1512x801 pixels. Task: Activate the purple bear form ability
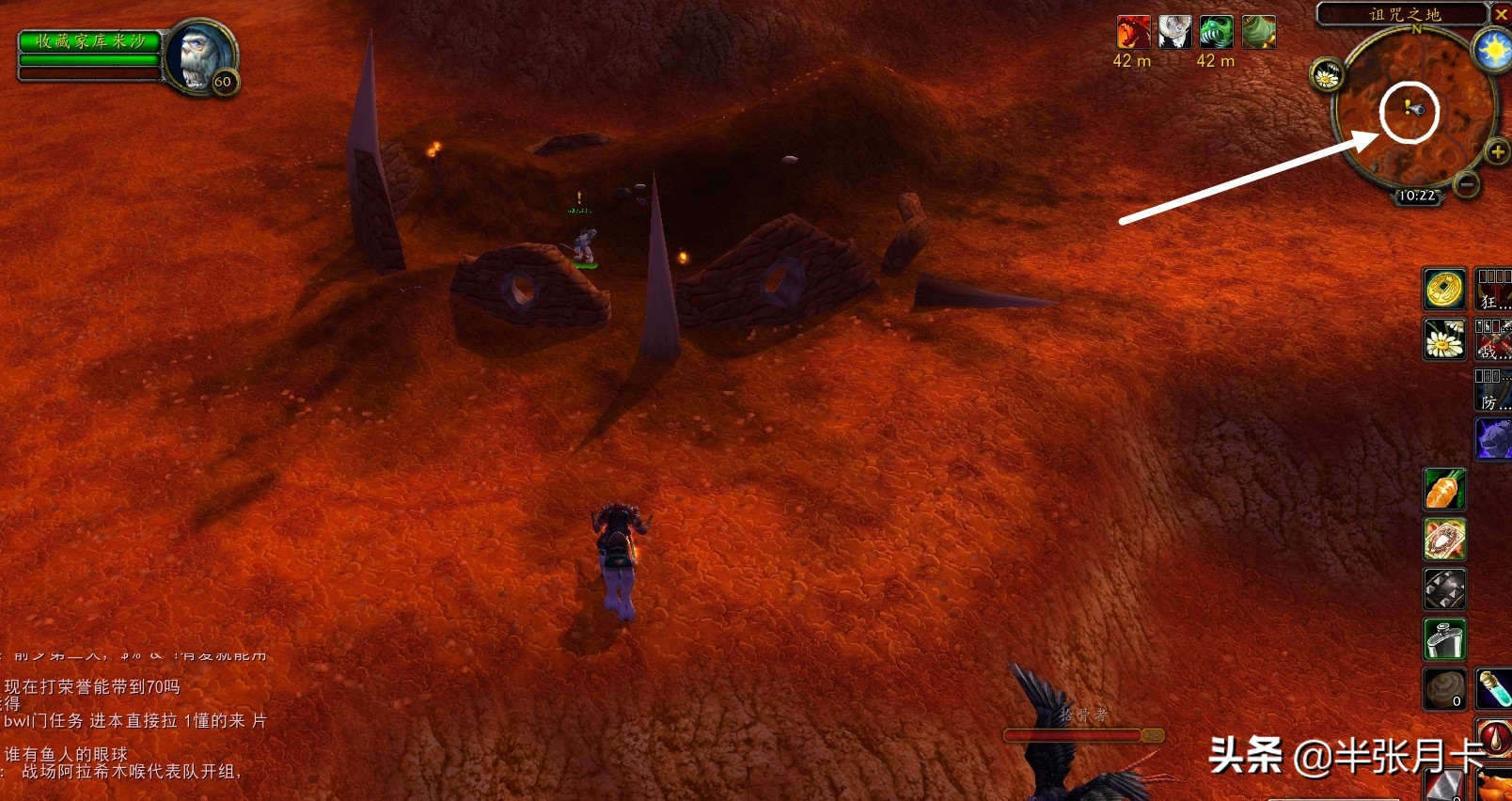pyautogui.click(x=1493, y=438)
